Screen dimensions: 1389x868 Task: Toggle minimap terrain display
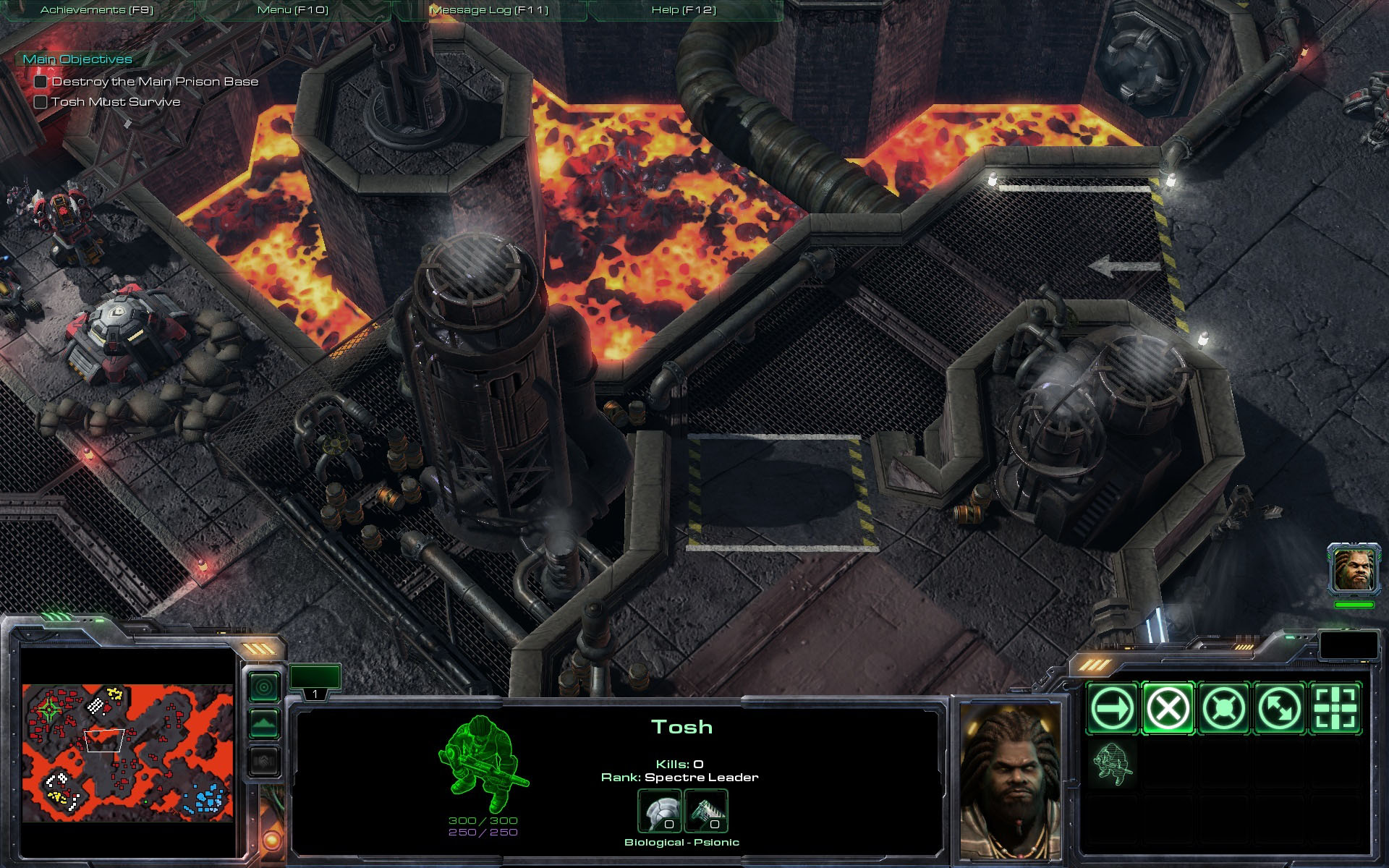coord(264,723)
